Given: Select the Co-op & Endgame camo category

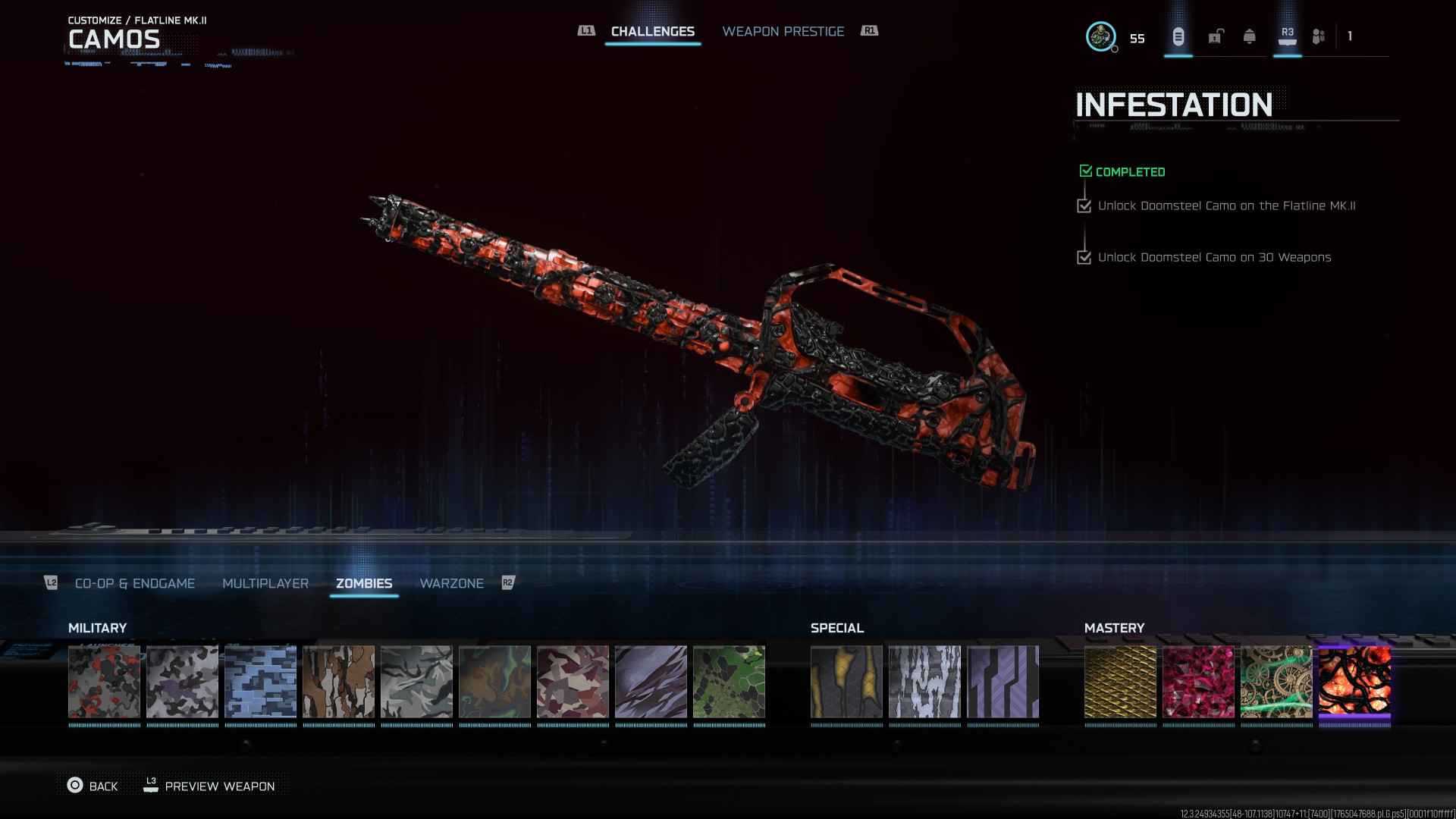Looking at the screenshot, I should (135, 583).
